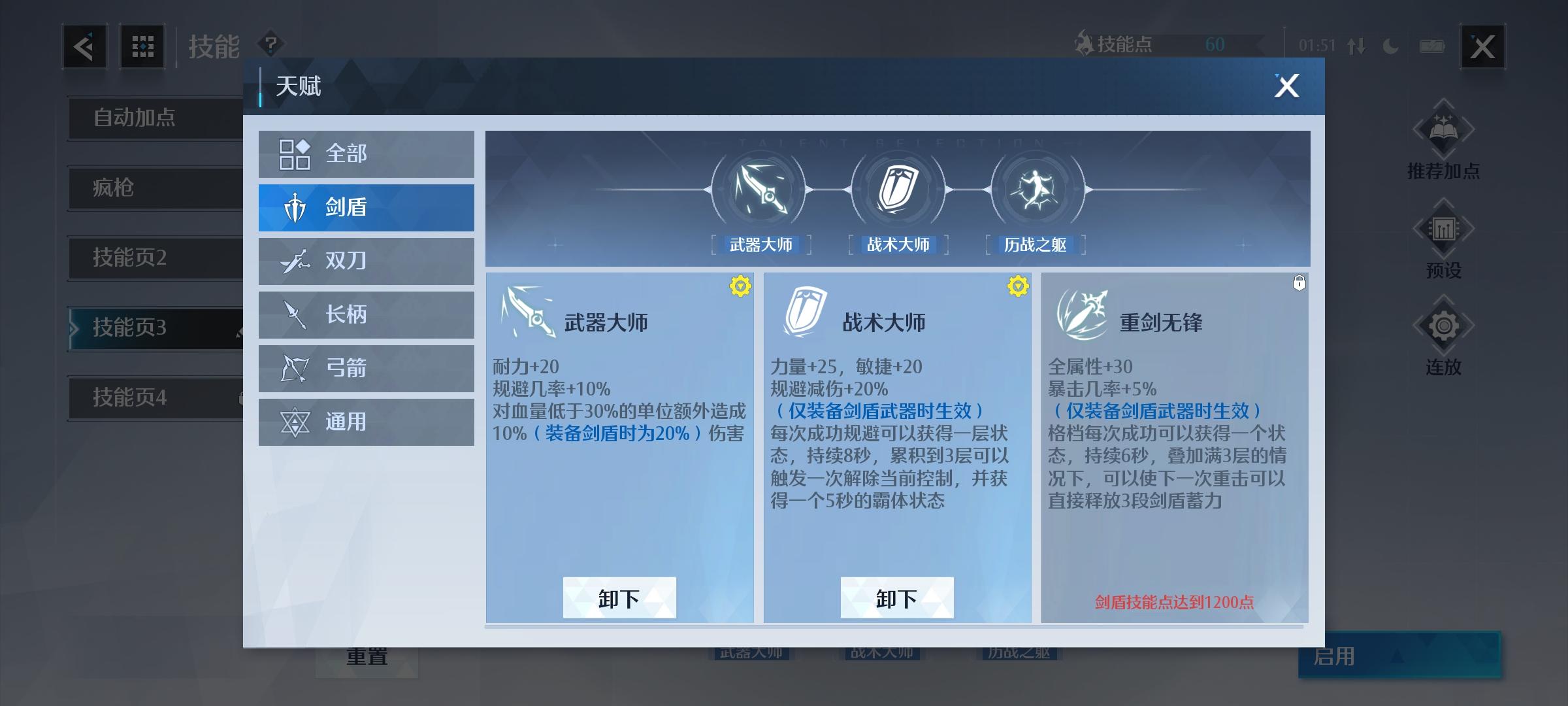This screenshot has height=706, width=1568.
Task: Toggle night mode with the moon icon
Action: click(x=1390, y=46)
